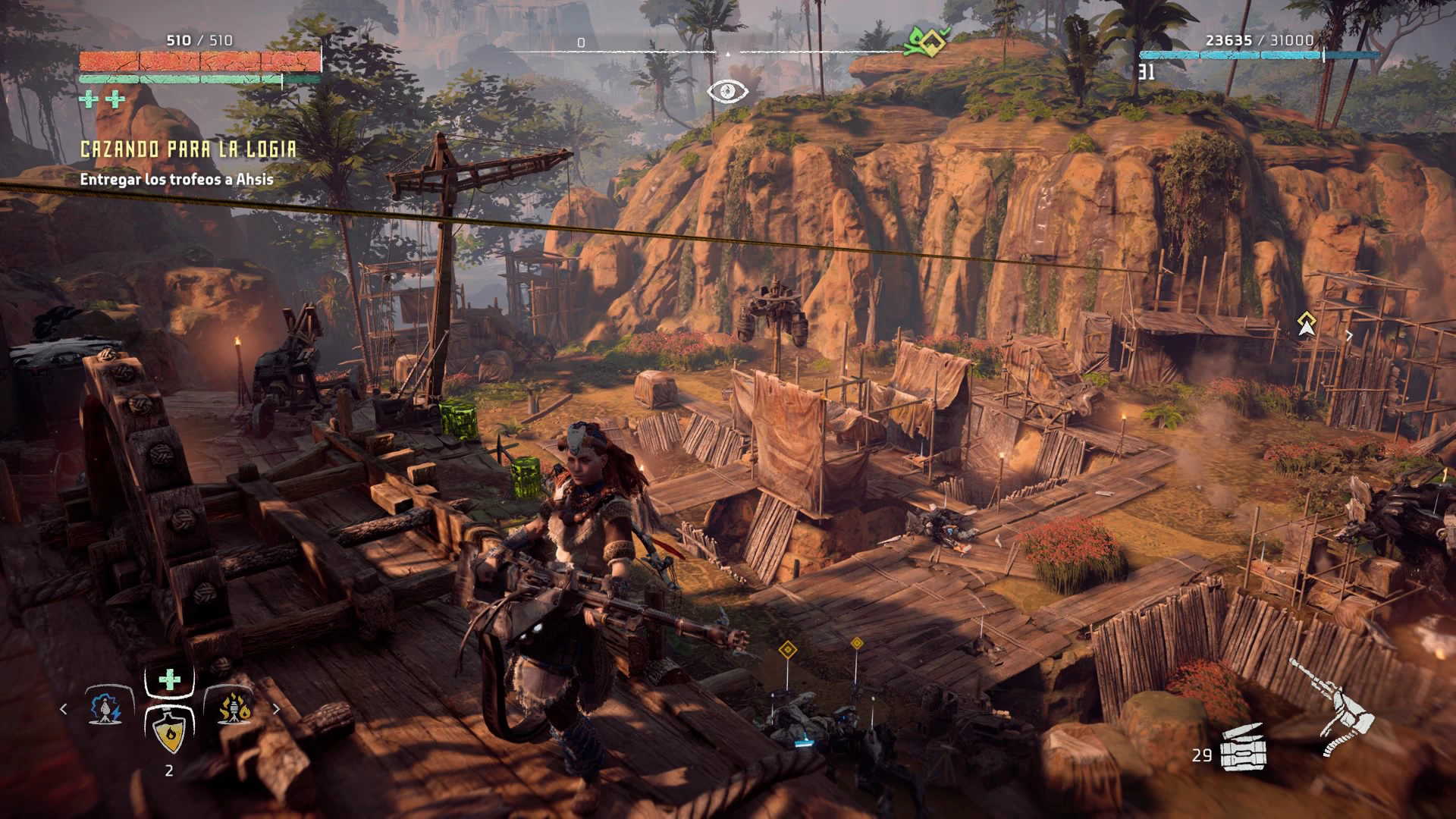Activate the green medicine pouch cross

169,680
